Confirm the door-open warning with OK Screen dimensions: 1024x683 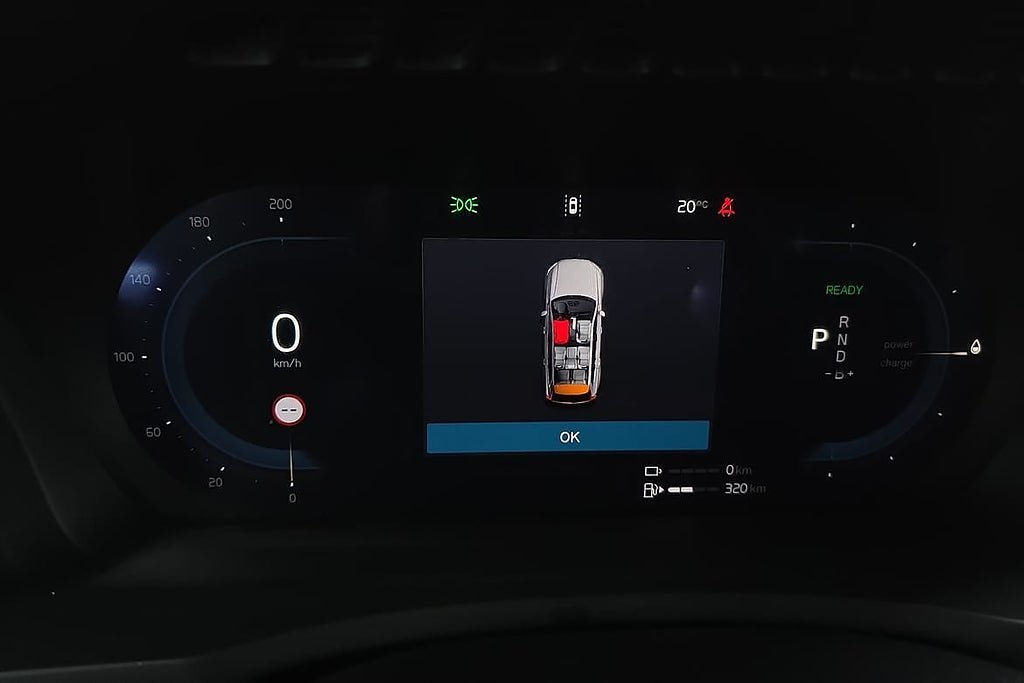tap(568, 437)
